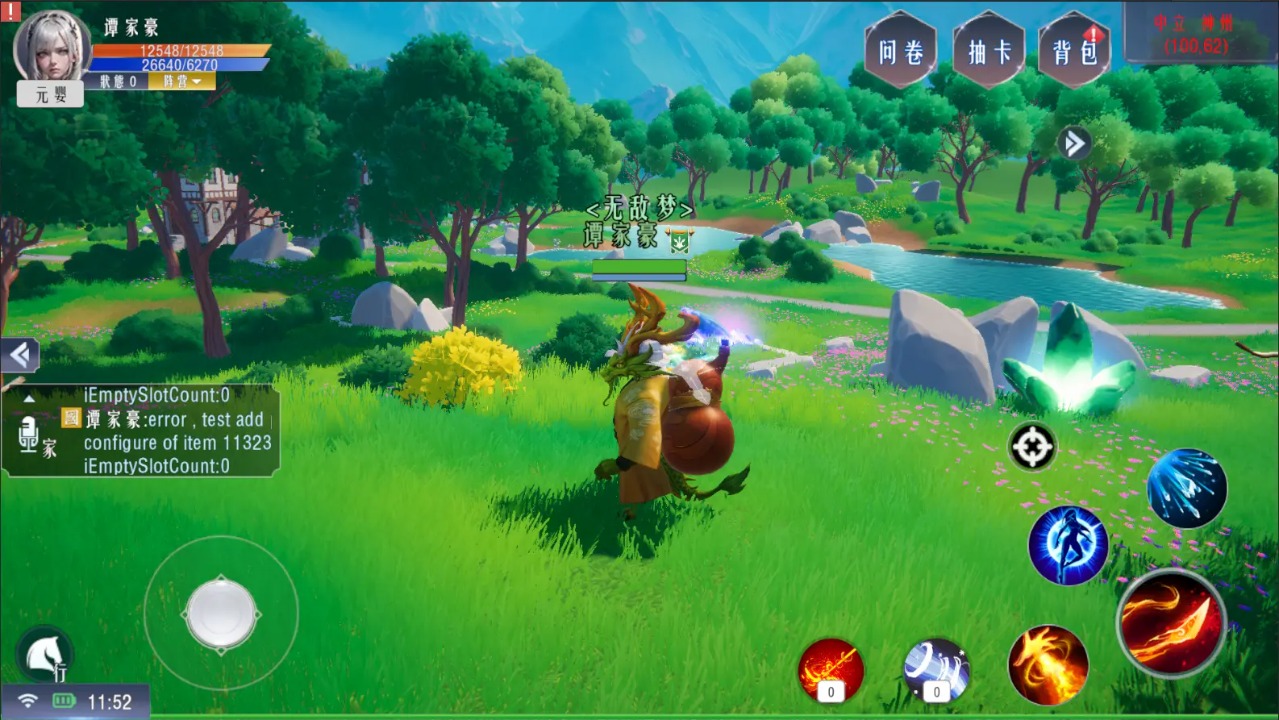
Task: Open the 问卷 questionnaire button
Action: click(900, 51)
